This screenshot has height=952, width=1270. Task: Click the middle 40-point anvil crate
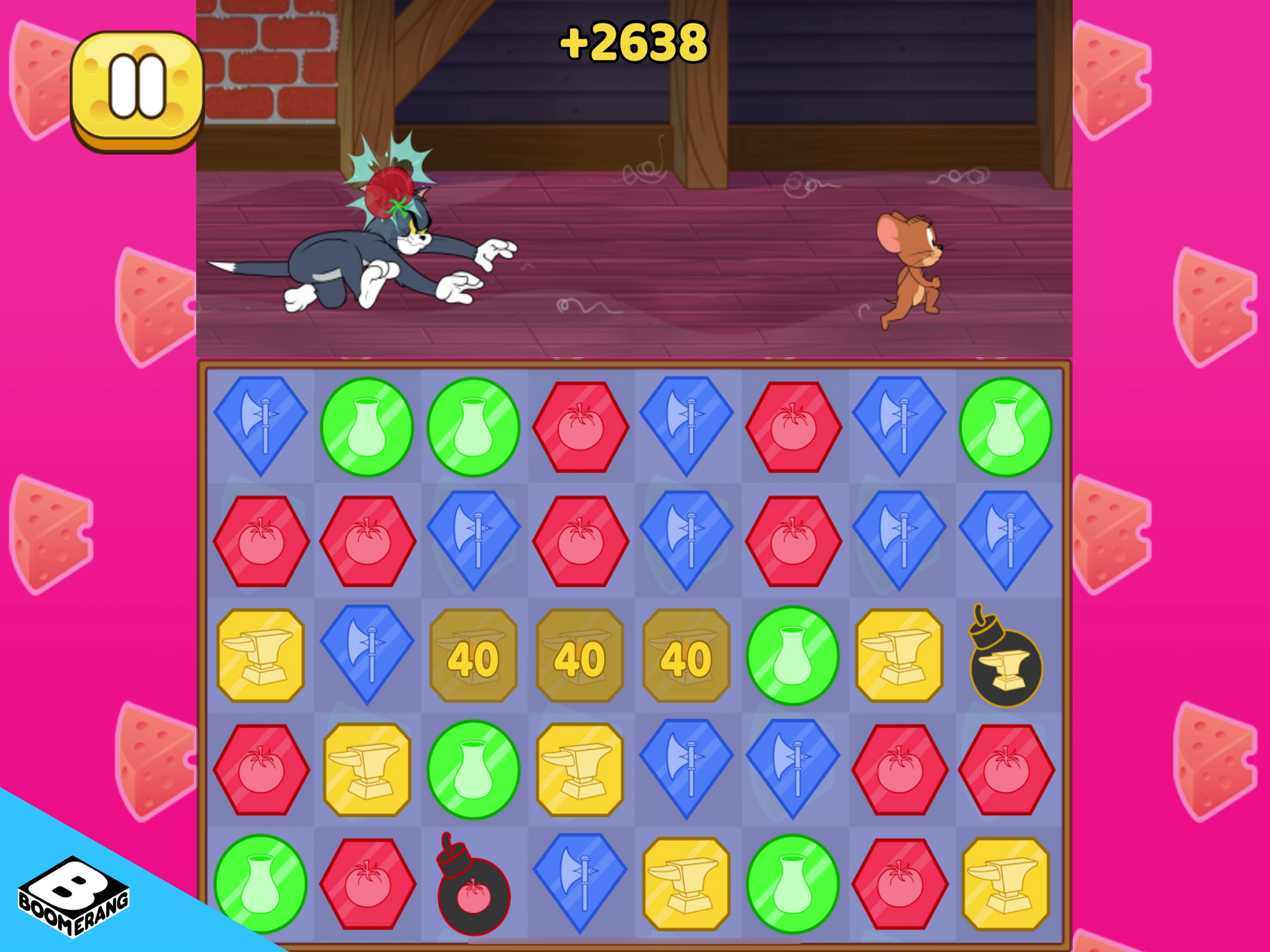(580, 657)
